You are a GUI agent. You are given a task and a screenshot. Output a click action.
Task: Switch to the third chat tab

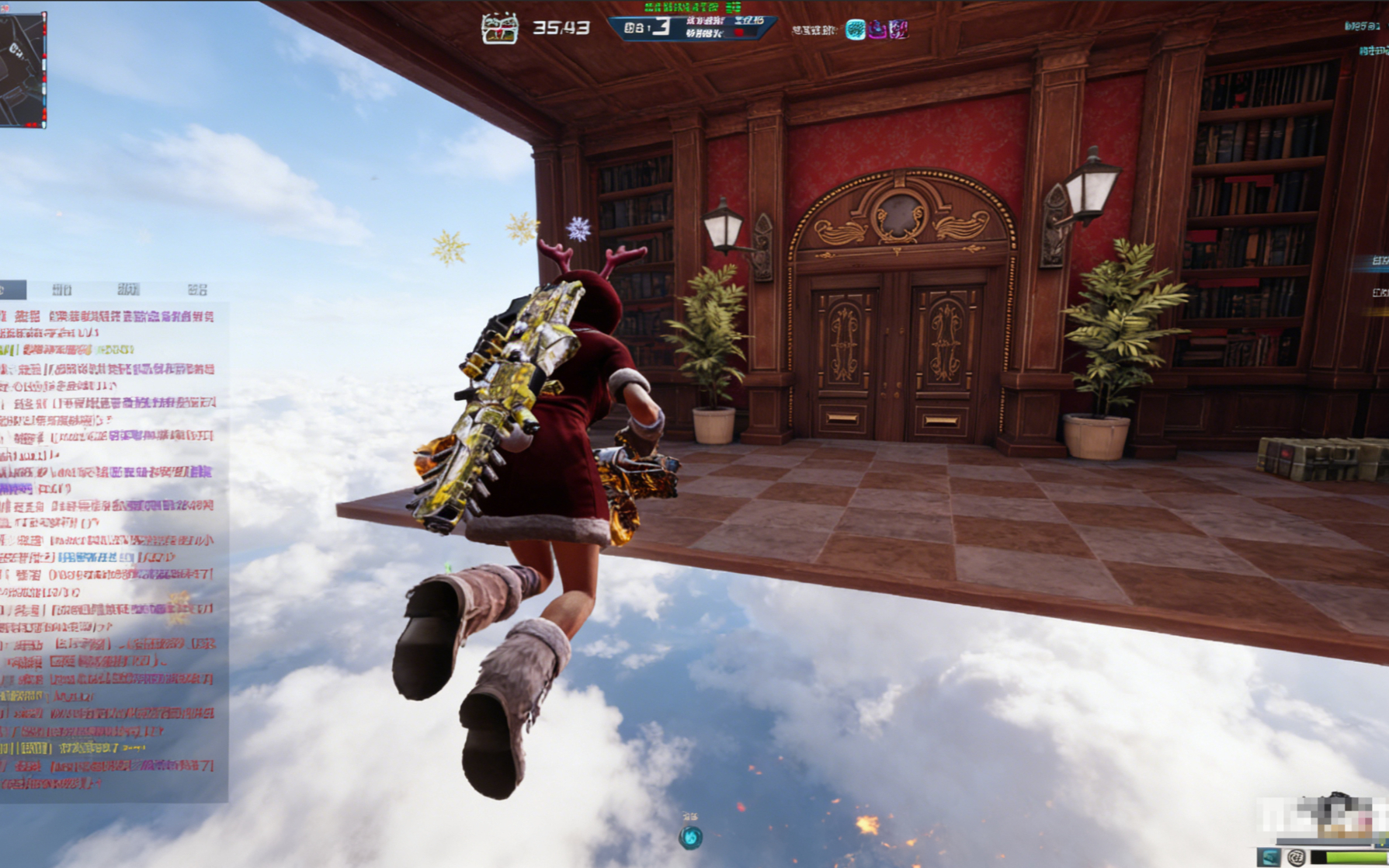(x=129, y=290)
